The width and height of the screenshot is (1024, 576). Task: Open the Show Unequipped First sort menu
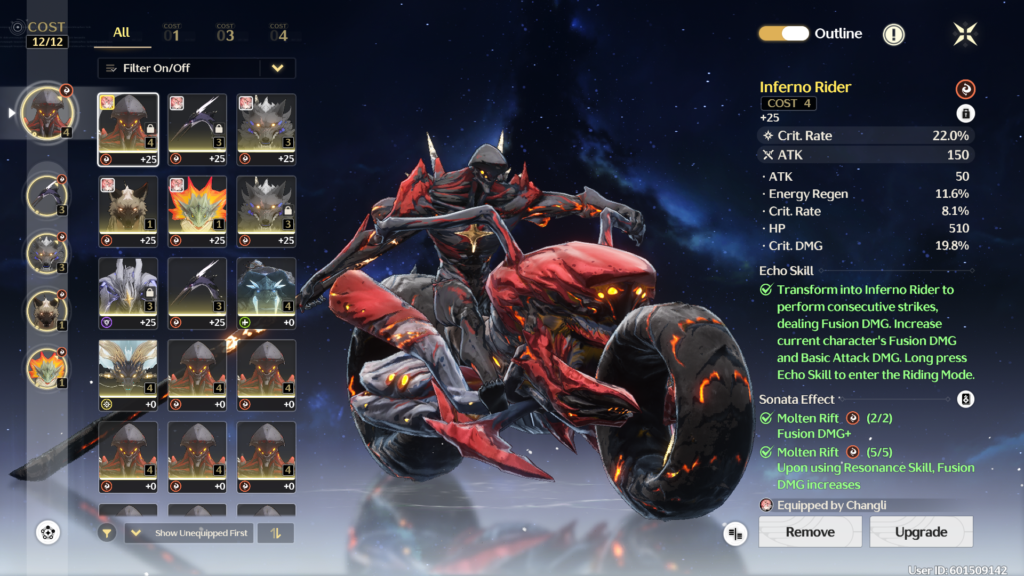pos(189,533)
